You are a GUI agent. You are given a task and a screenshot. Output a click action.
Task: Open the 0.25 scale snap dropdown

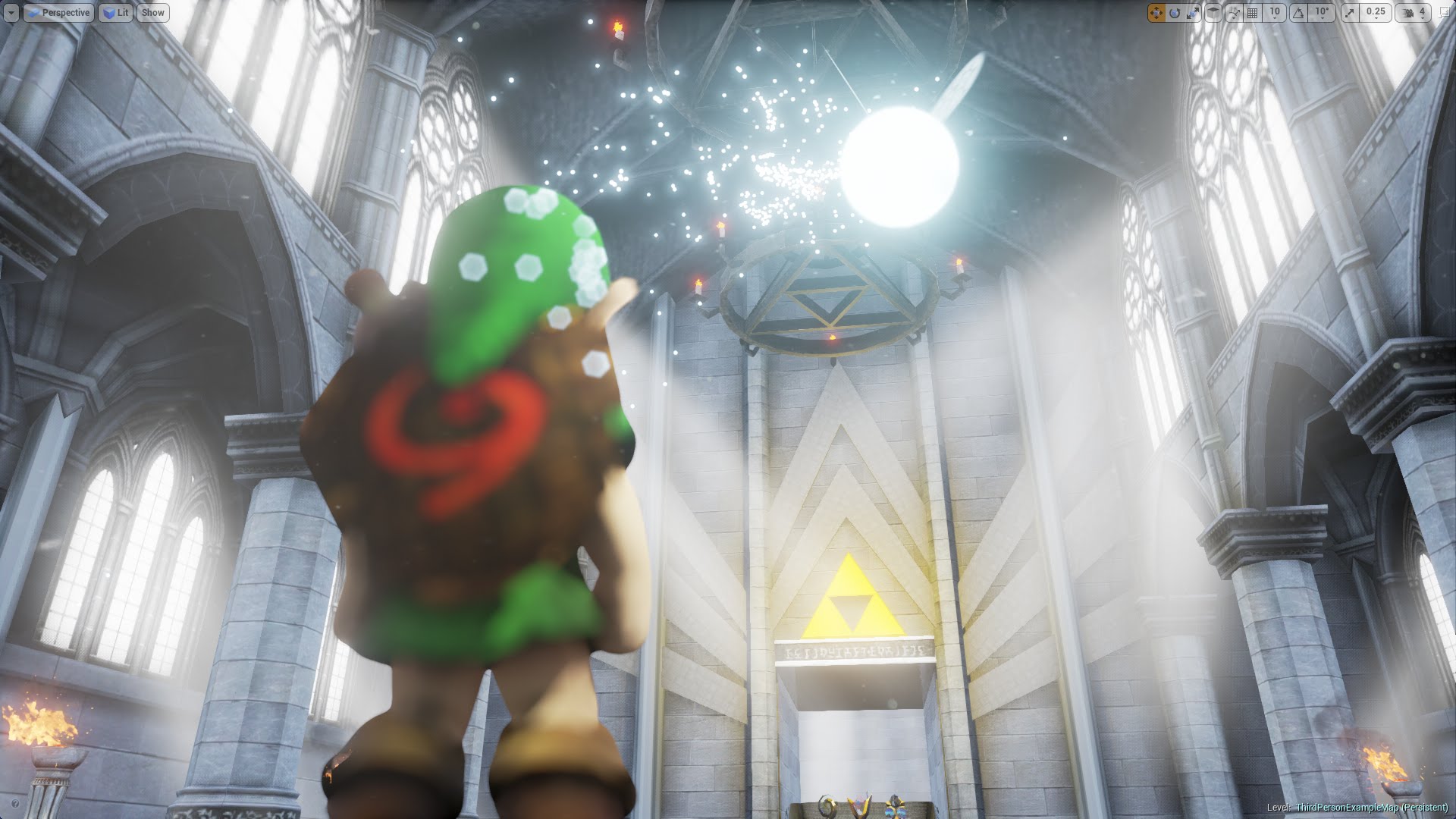click(1375, 13)
